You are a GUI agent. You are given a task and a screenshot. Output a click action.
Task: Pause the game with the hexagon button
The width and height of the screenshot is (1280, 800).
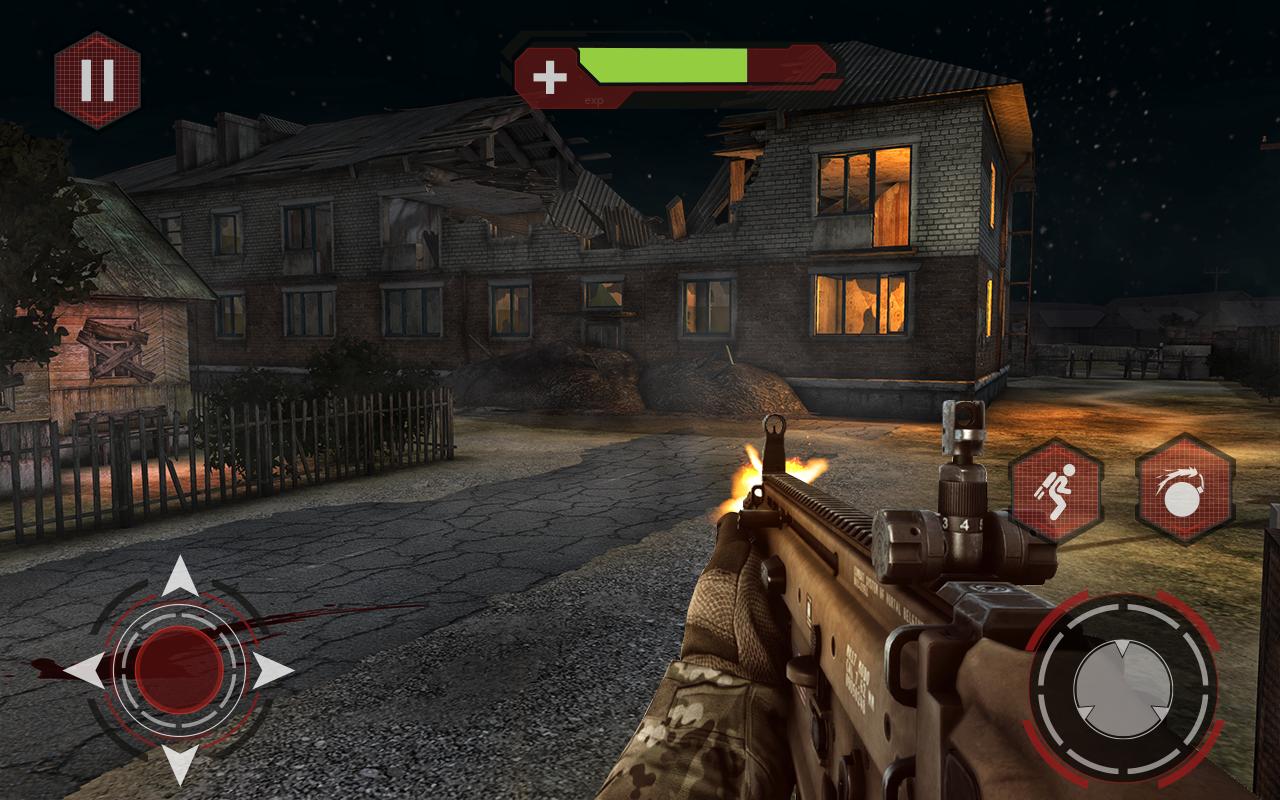(97, 80)
